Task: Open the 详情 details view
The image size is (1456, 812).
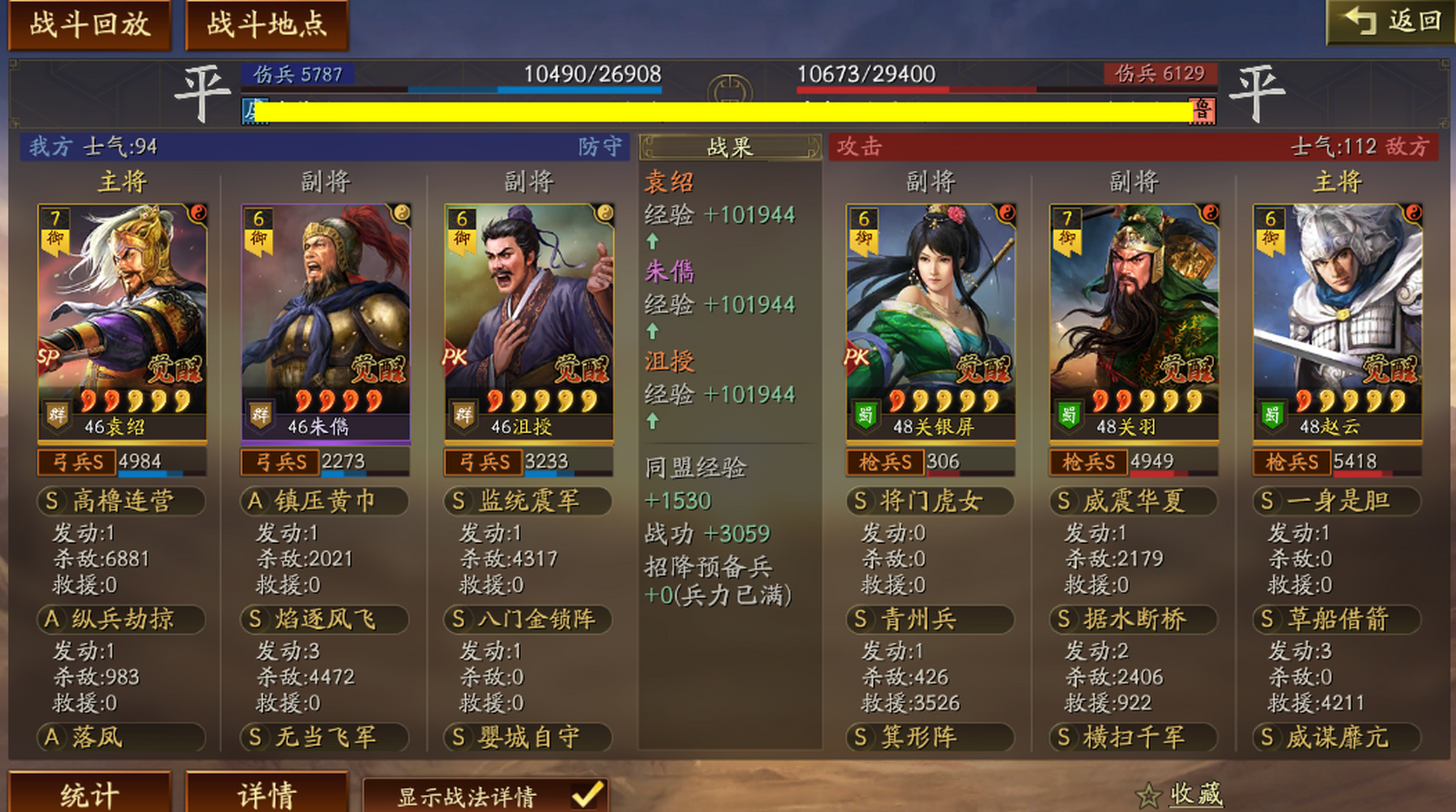Action: pyautogui.click(x=267, y=793)
